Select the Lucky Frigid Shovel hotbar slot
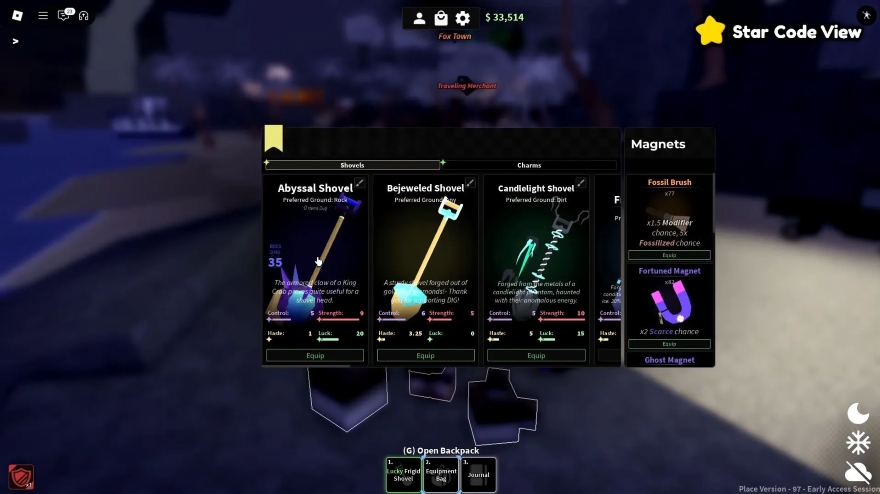This screenshot has height=494, width=880. pyautogui.click(x=403, y=474)
